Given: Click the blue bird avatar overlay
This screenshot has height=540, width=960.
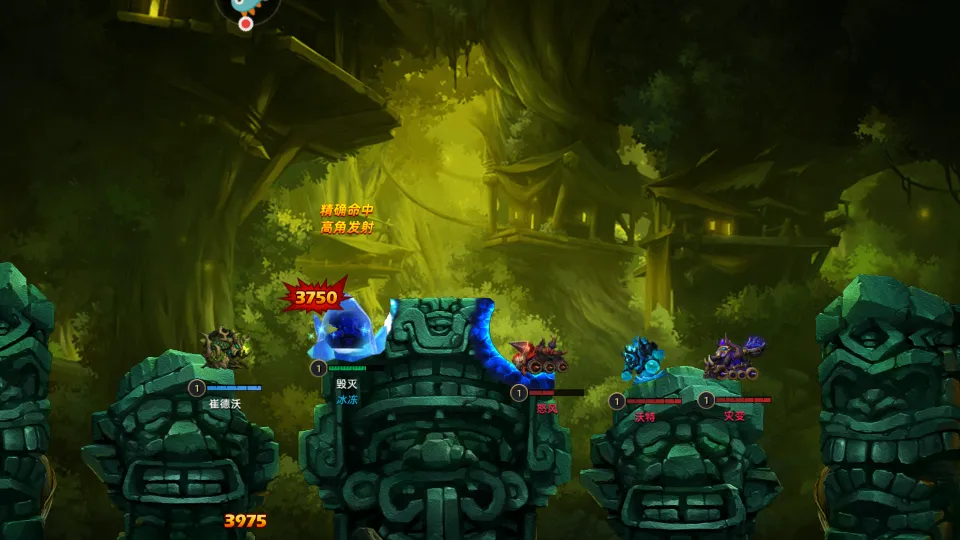Looking at the screenshot, I should pyautogui.click(x=246, y=5).
